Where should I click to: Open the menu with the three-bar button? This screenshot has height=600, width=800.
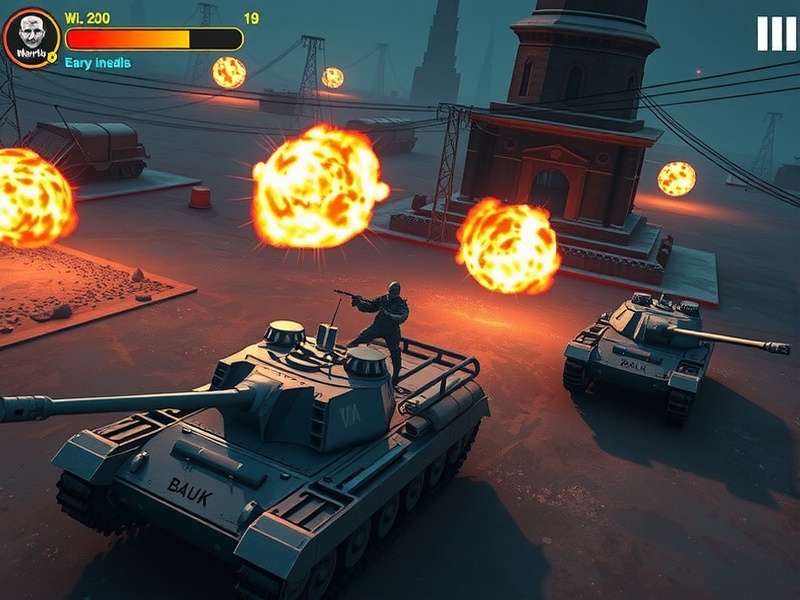(x=776, y=34)
